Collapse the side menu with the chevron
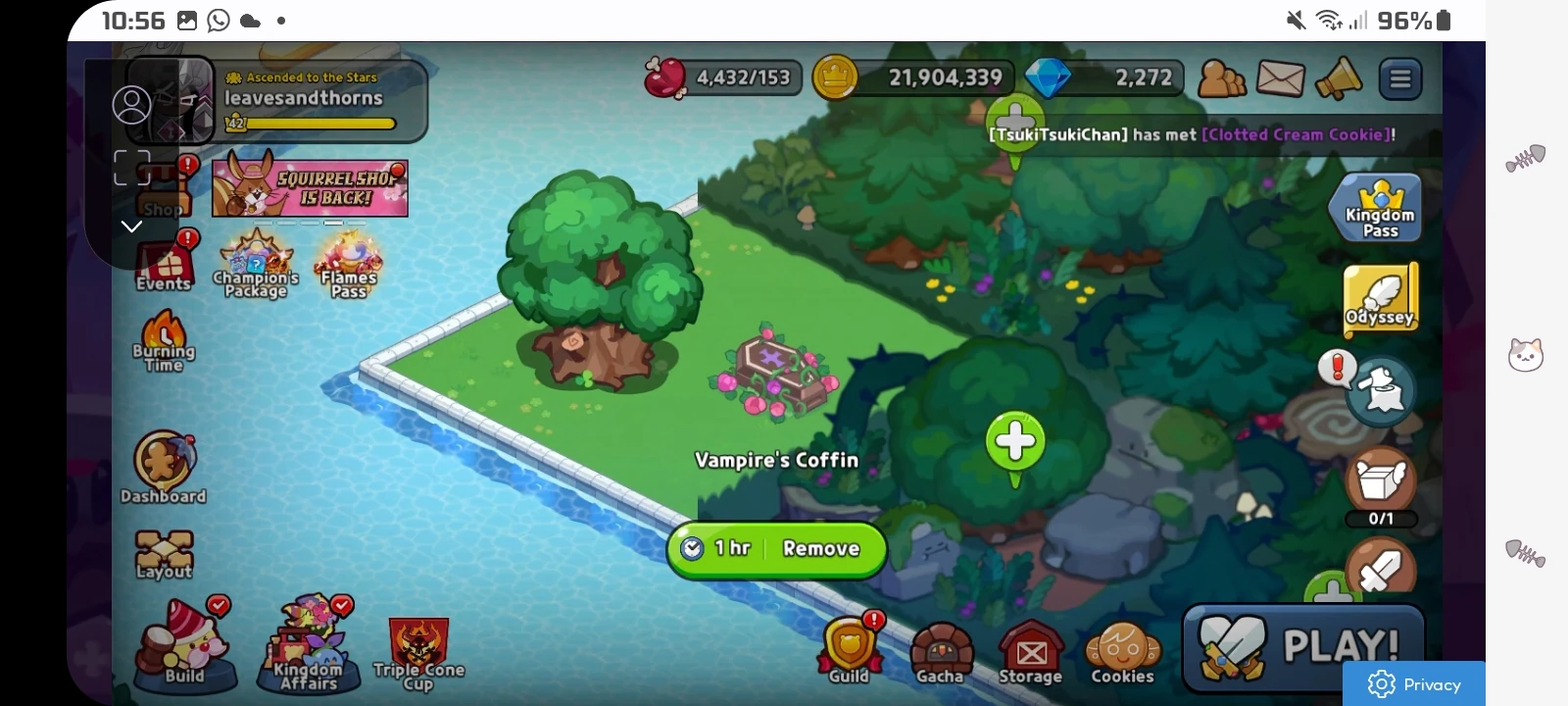The image size is (1568, 706). tap(131, 227)
